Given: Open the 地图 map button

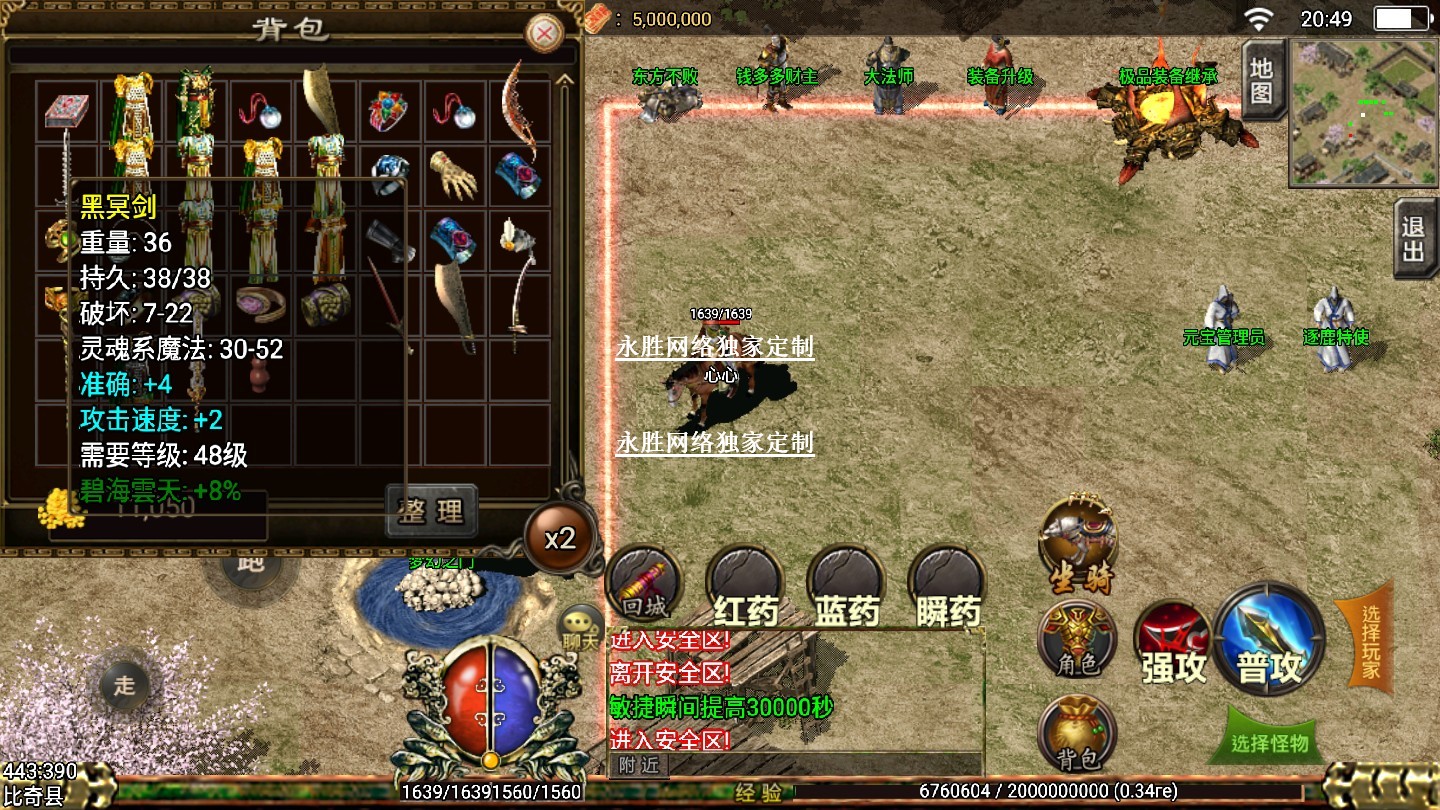Looking at the screenshot, I should 1262,81.
